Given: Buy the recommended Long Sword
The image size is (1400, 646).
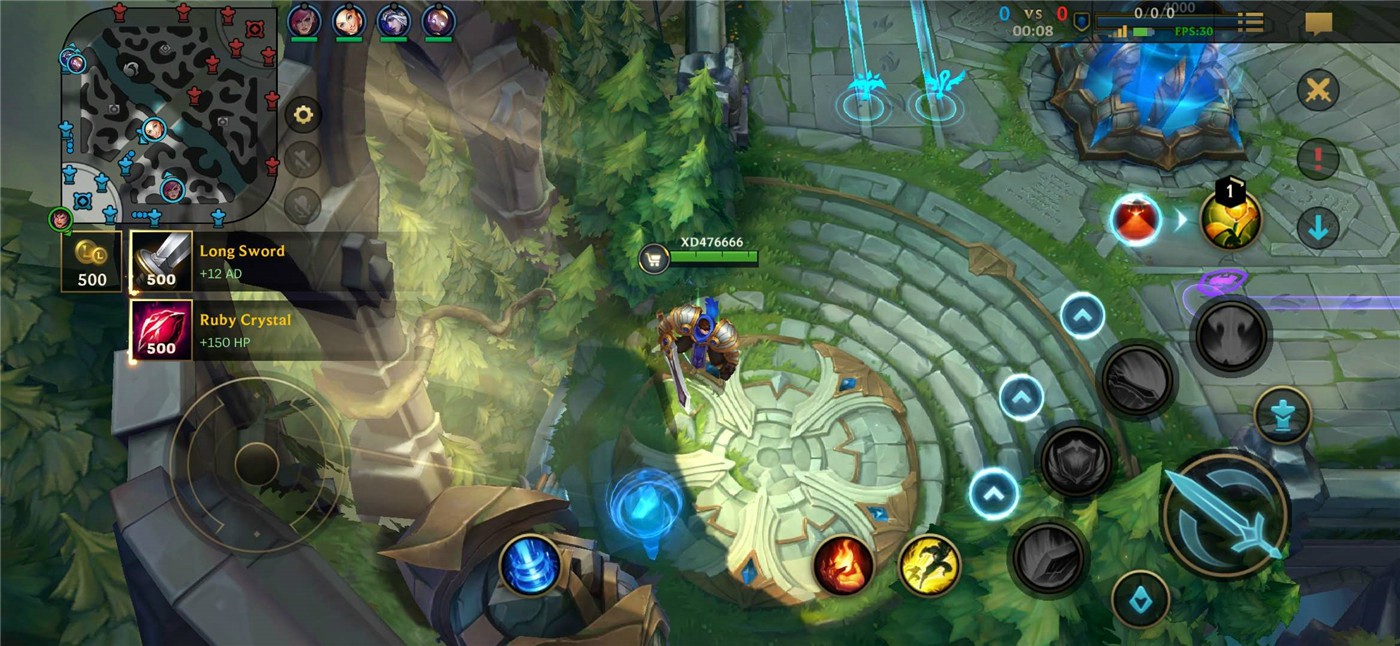Looking at the screenshot, I should [x=161, y=261].
